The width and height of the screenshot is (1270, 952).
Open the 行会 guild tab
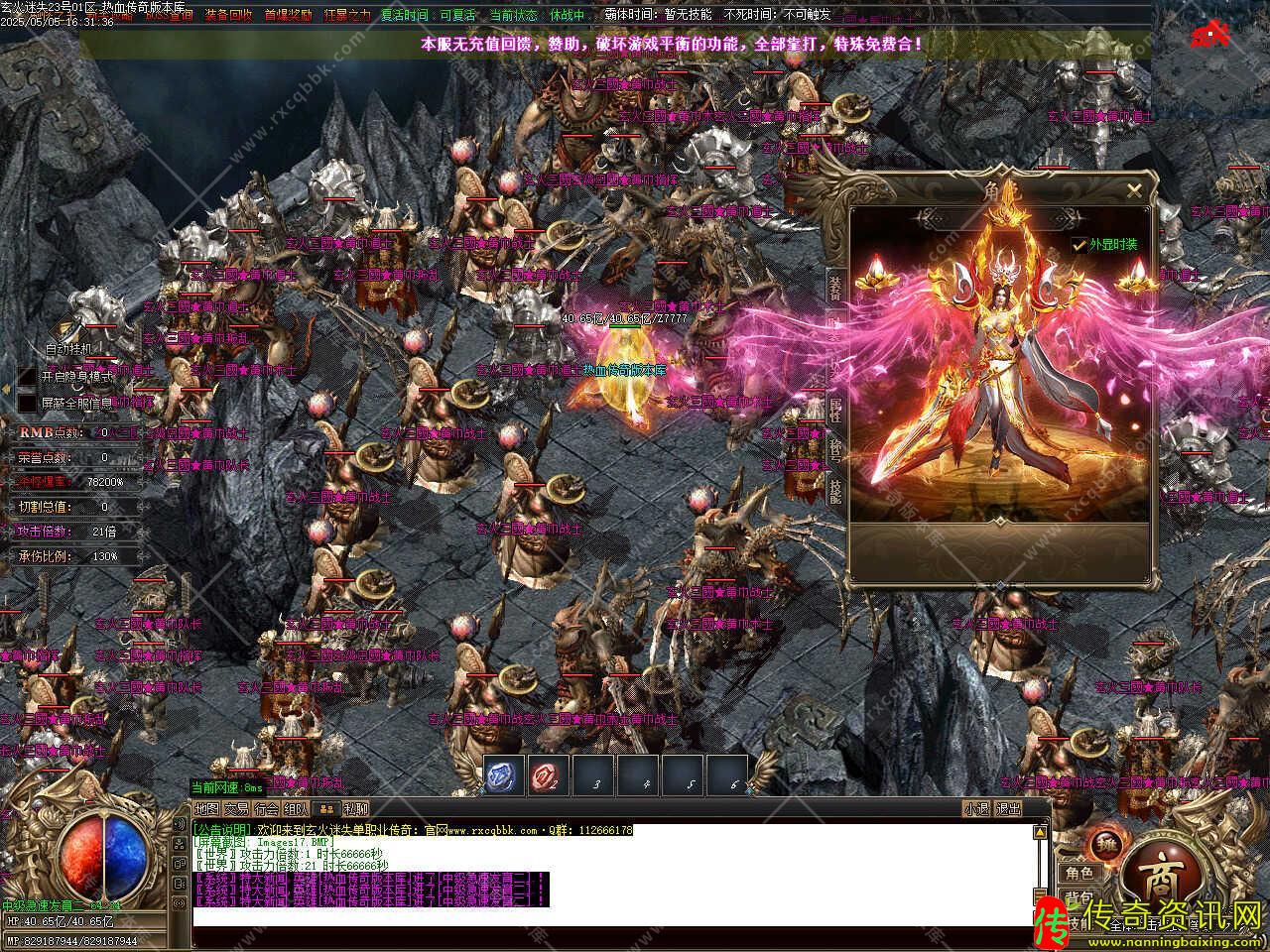click(x=266, y=809)
